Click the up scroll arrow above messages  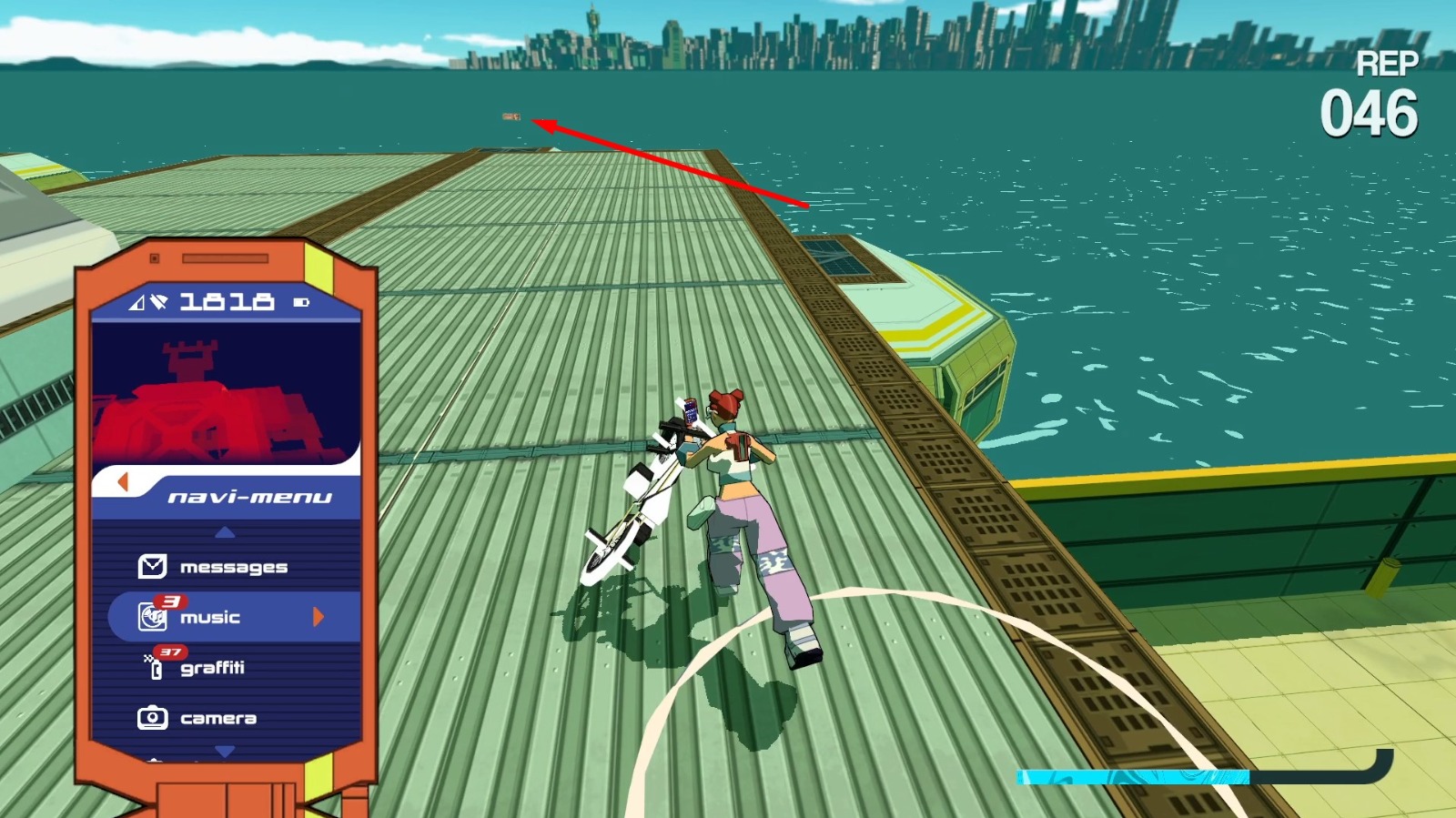pyautogui.click(x=223, y=534)
